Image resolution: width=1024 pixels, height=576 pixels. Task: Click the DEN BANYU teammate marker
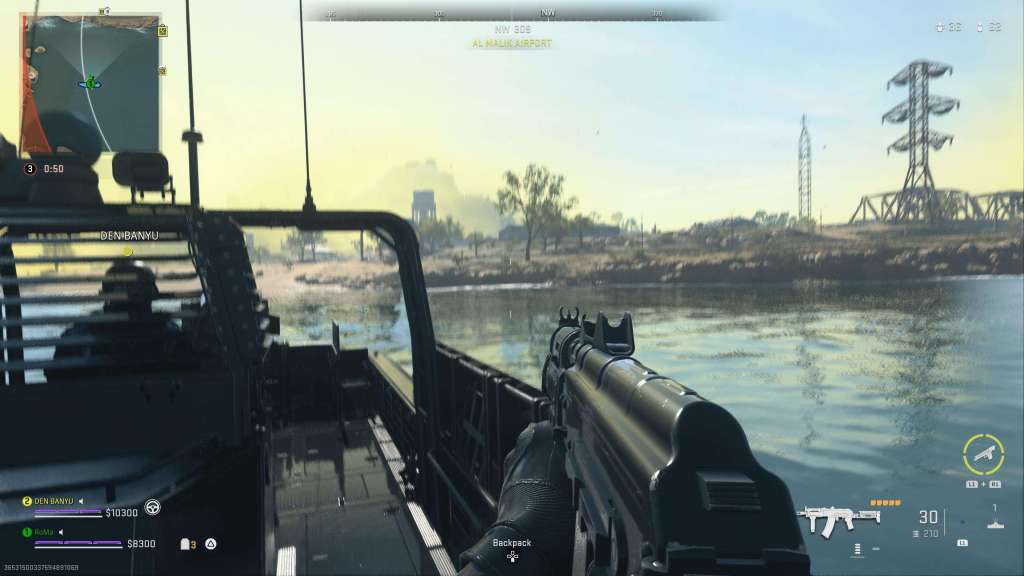pyautogui.click(x=128, y=250)
